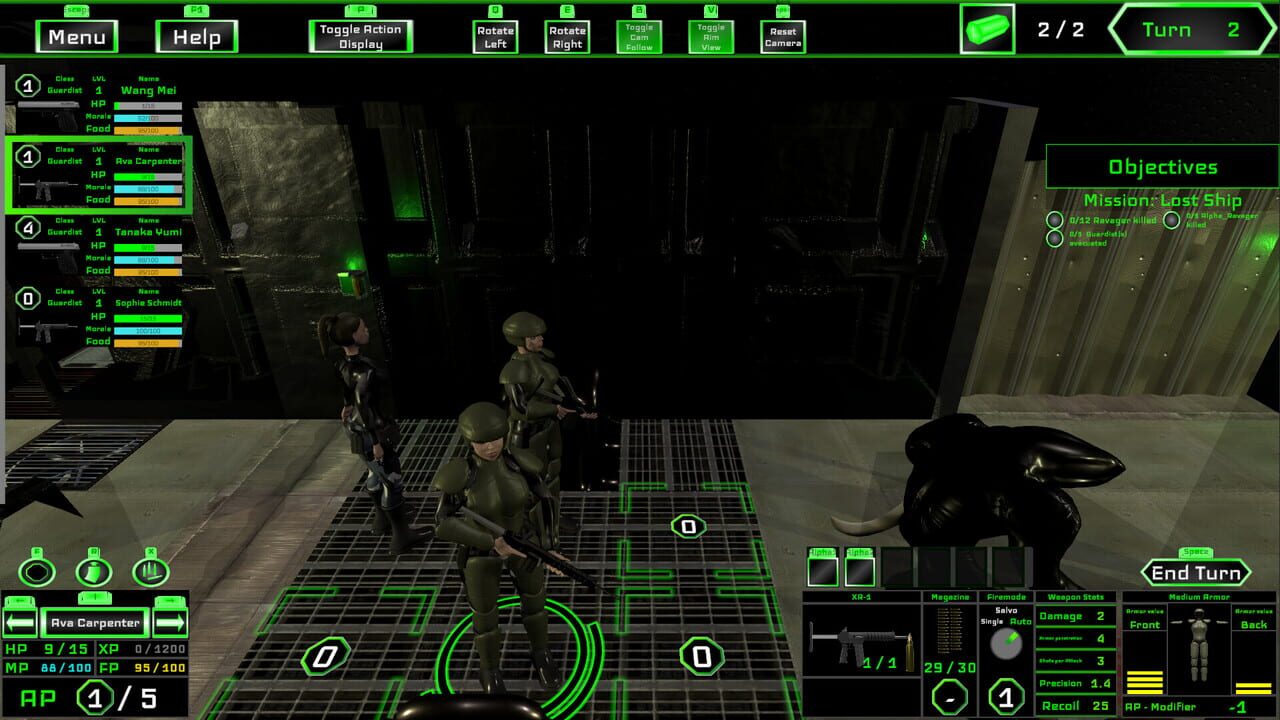Select Ava Carpenter's entry in the soldier roster
The height and width of the screenshot is (720, 1280).
point(100,178)
